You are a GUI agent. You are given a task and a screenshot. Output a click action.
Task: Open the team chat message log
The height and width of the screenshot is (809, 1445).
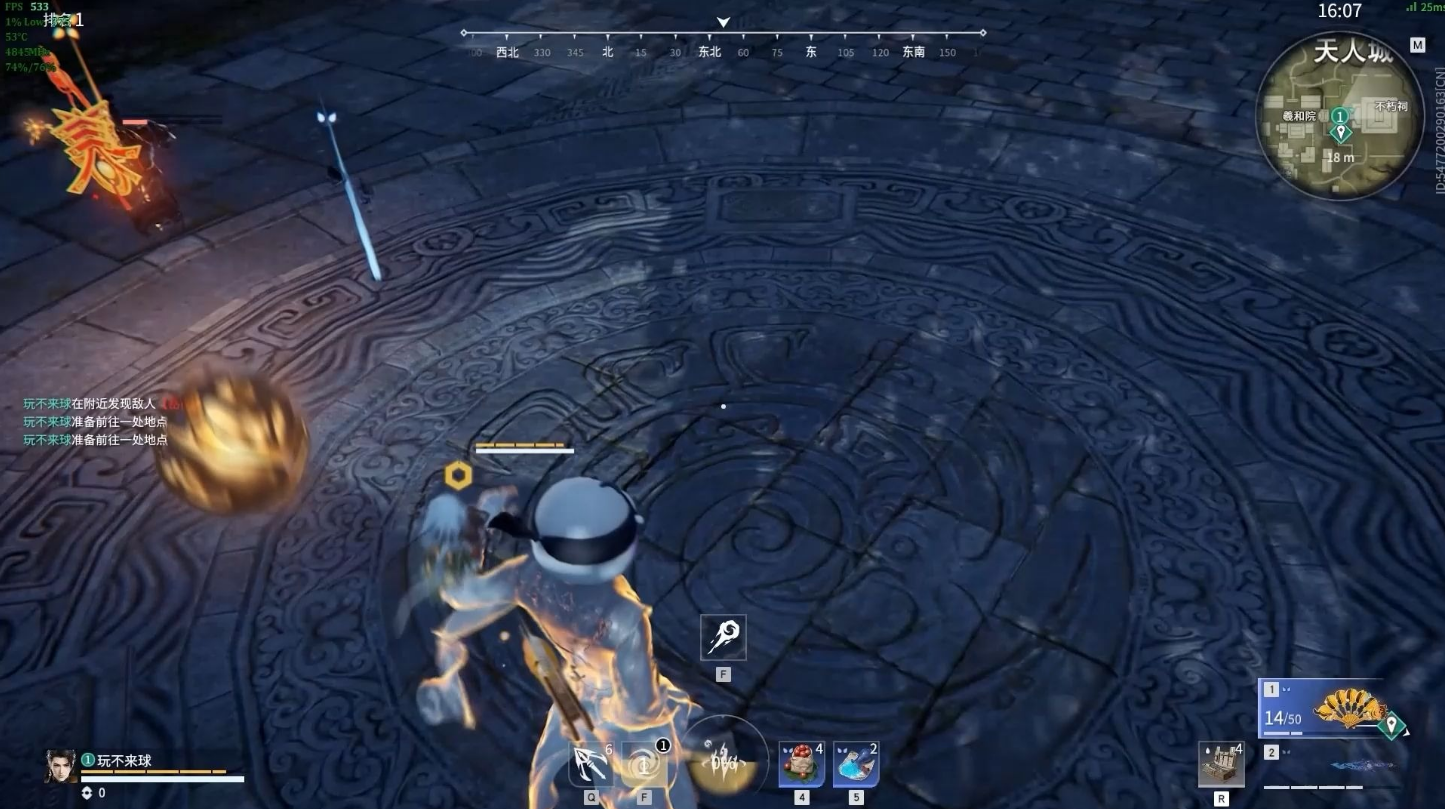(x=96, y=421)
